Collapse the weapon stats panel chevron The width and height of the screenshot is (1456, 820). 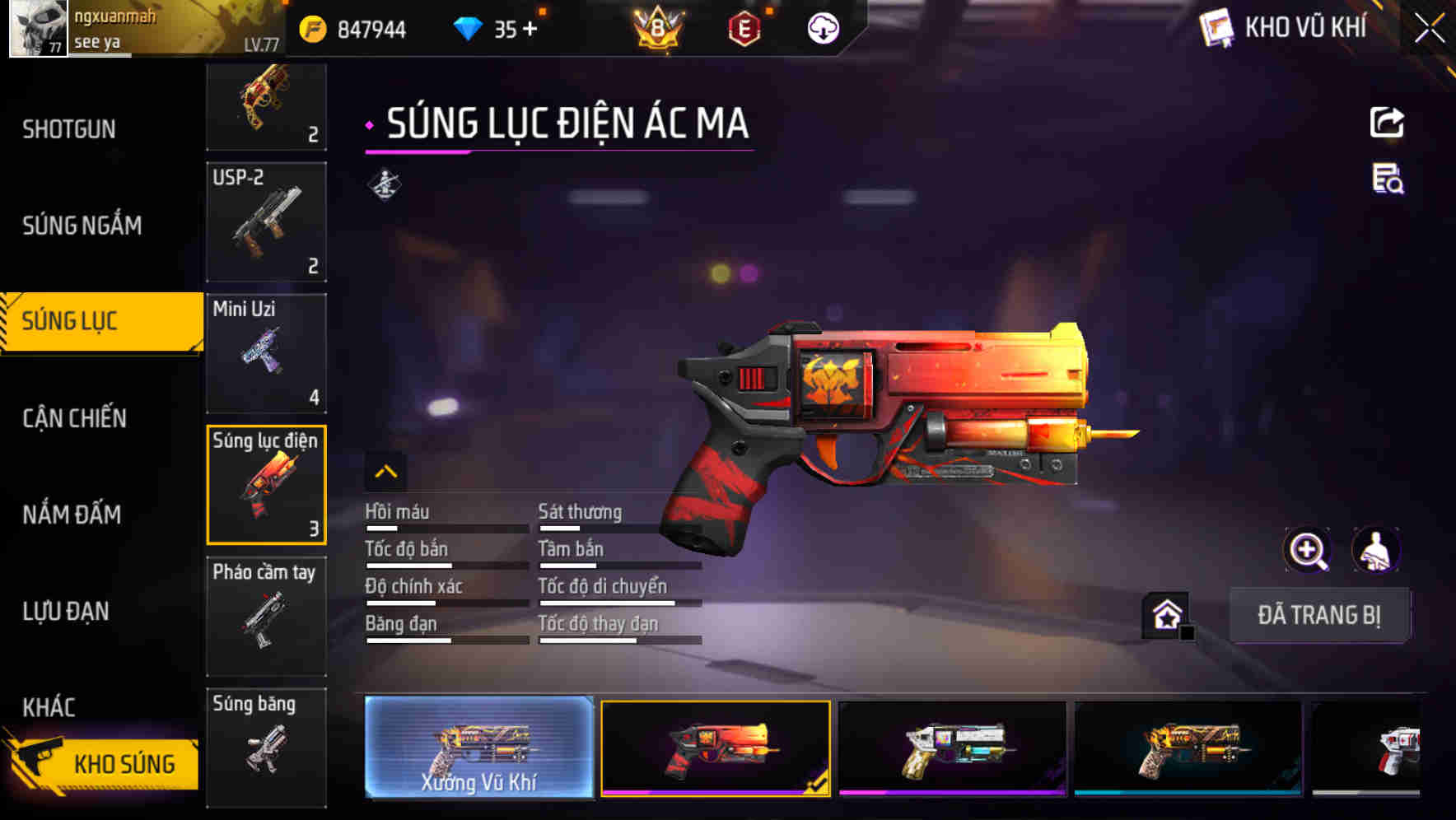(x=385, y=471)
